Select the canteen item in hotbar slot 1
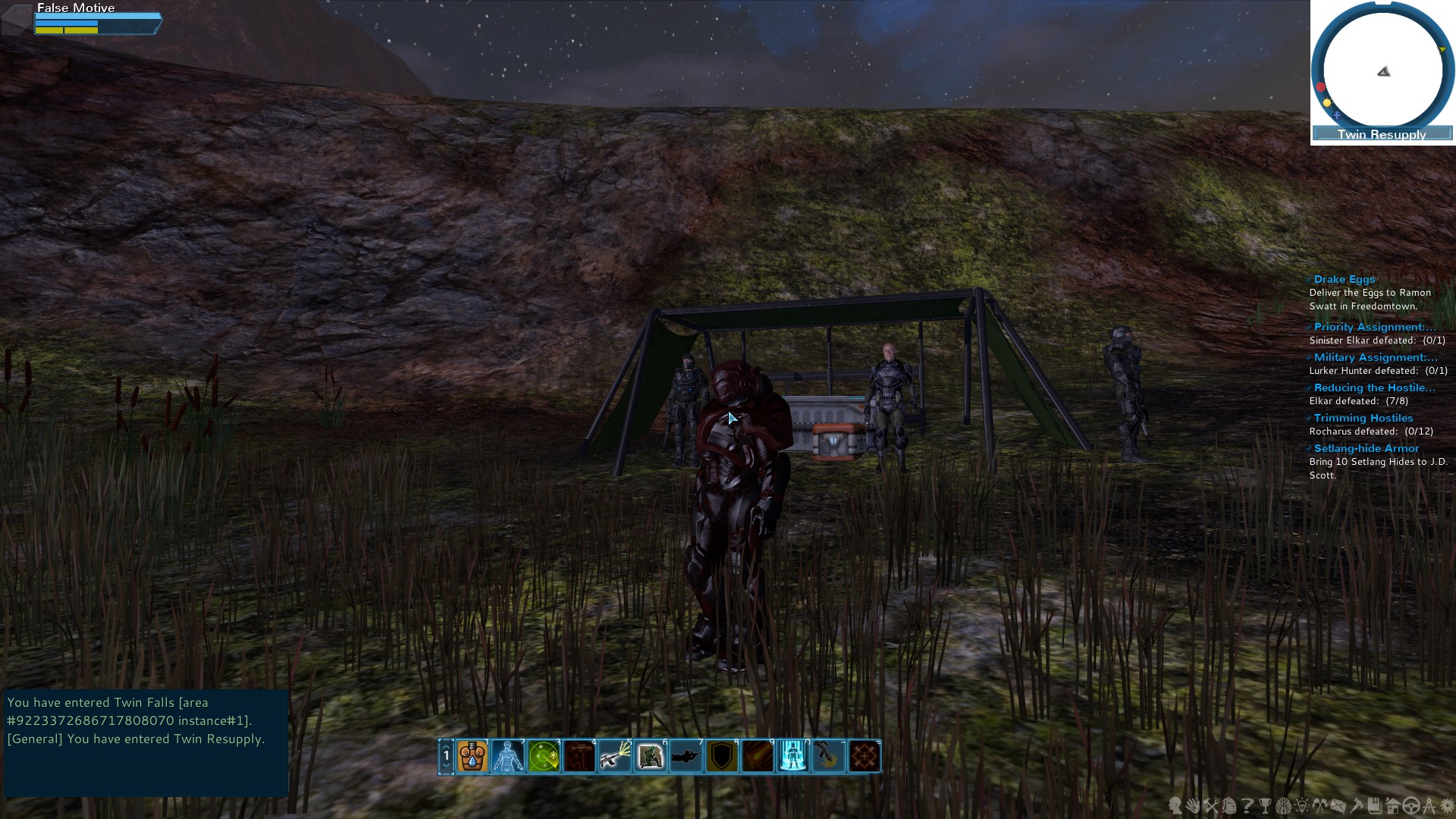Image resolution: width=1456 pixels, height=819 pixels. coord(472,756)
